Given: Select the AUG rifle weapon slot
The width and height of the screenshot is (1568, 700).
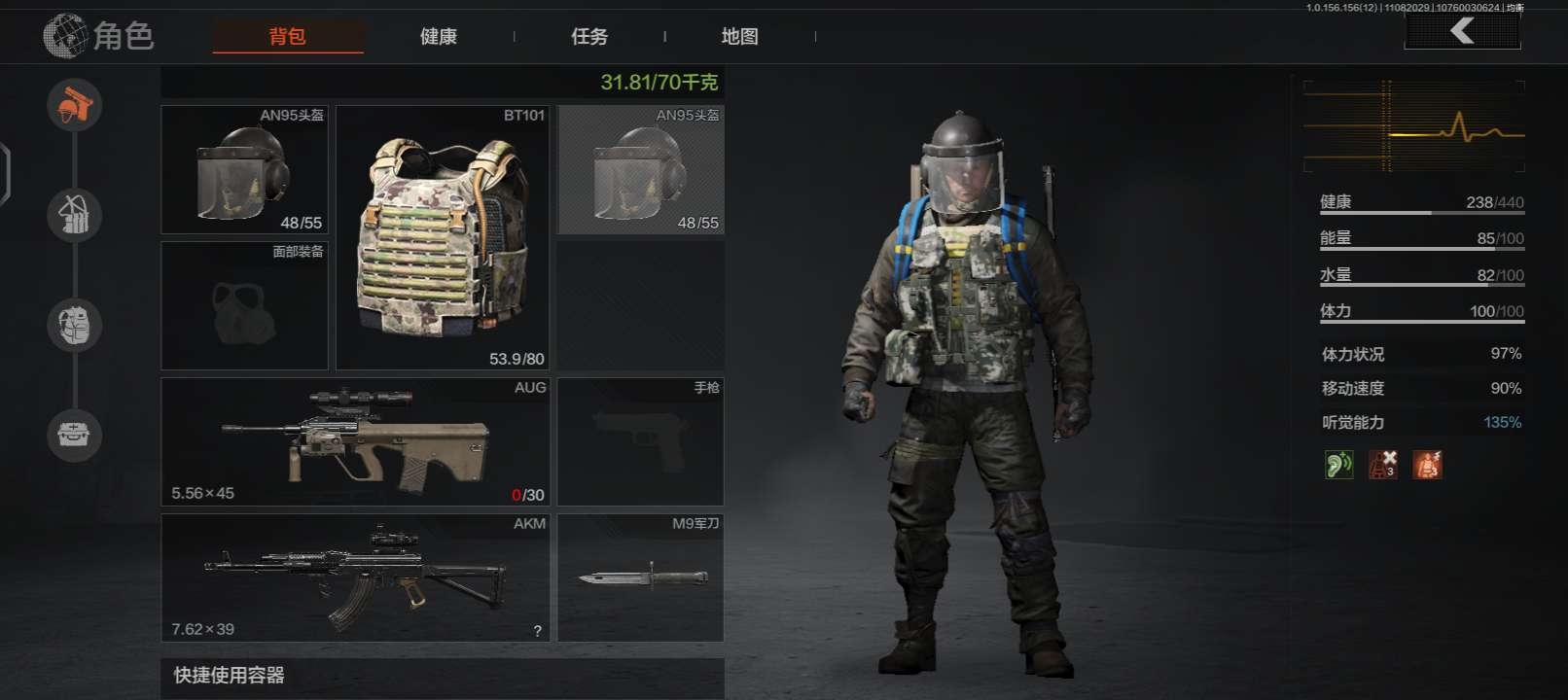Looking at the screenshot, I should coord(355,441).
